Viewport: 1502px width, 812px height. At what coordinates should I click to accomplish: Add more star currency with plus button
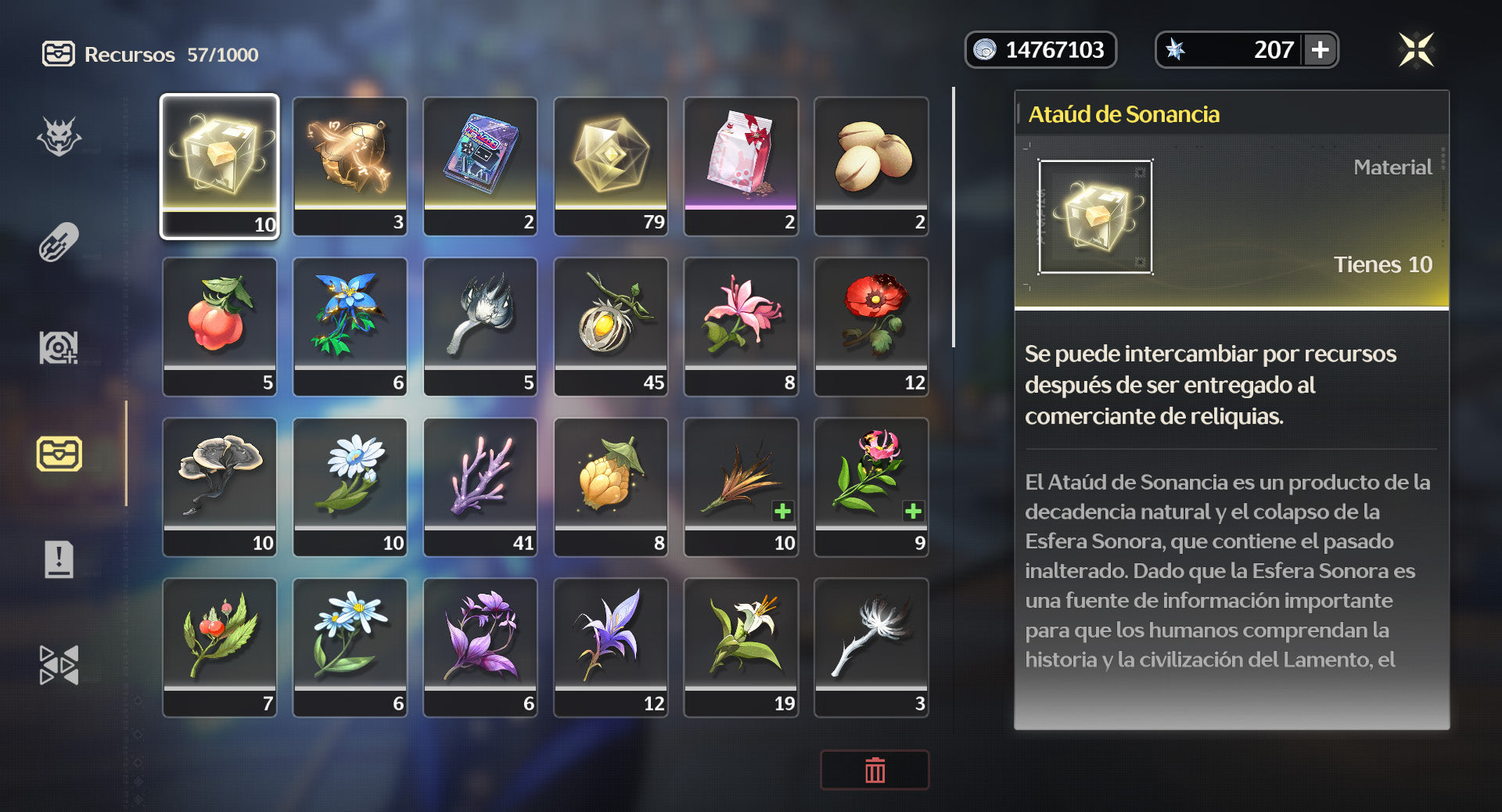1320,50
